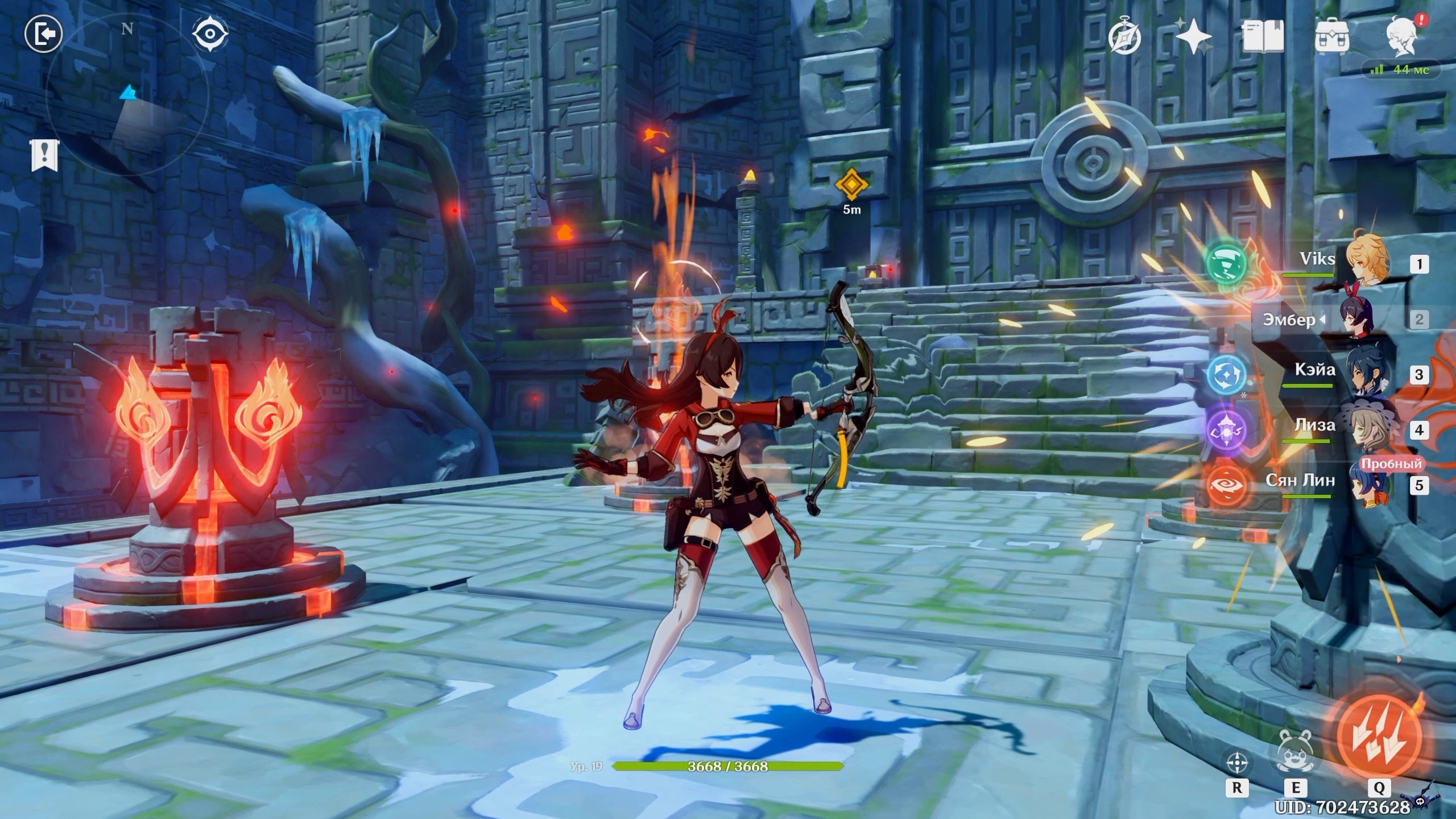The image size is (1456, 819).
Task: Select the yellow diamond objective marker
Action: coord(851,185)
